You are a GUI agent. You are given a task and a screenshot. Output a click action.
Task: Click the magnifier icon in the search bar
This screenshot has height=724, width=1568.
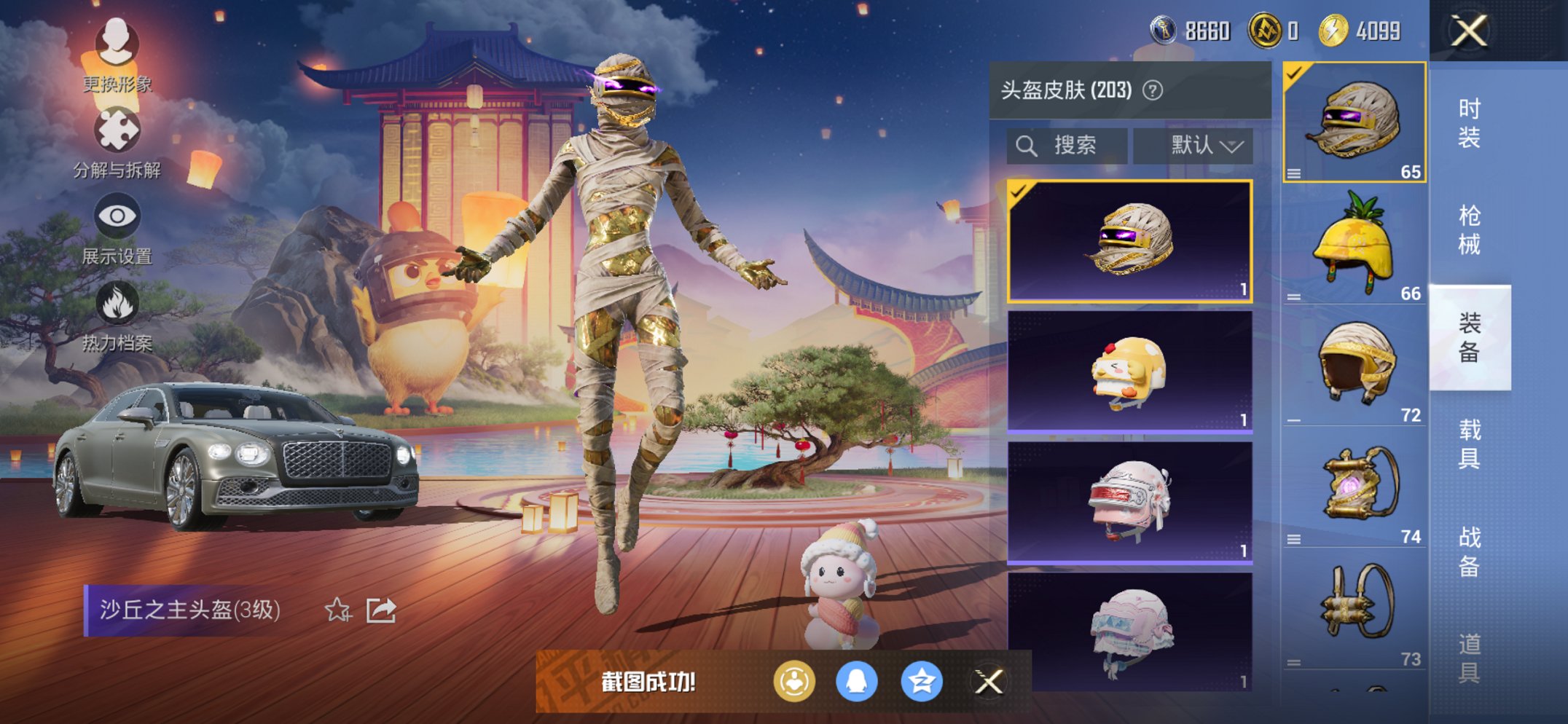[1027, 145]
